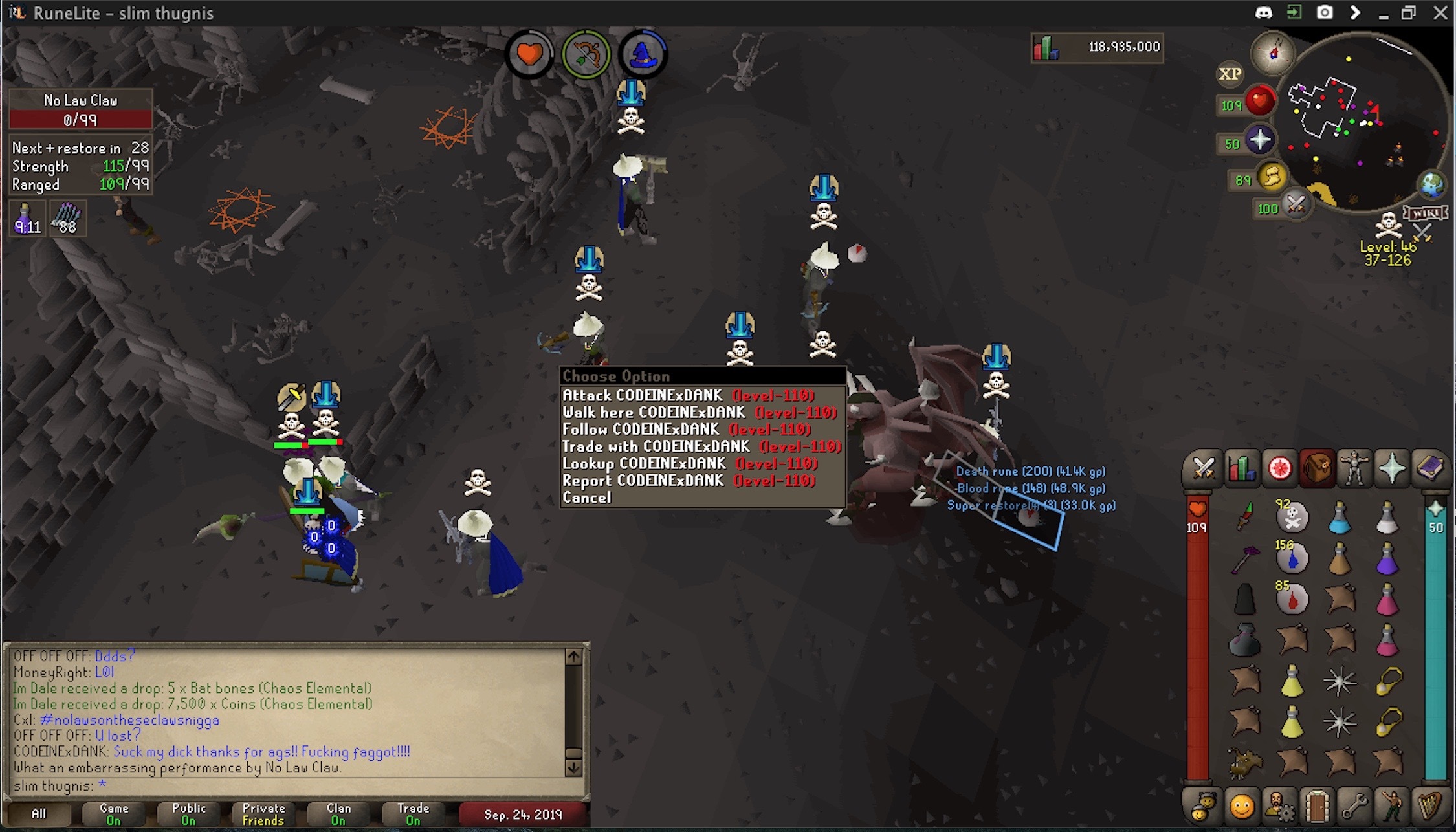
Task: Click the compass on the minimap
Action: pyautogui.click(x=1273, y=52)
